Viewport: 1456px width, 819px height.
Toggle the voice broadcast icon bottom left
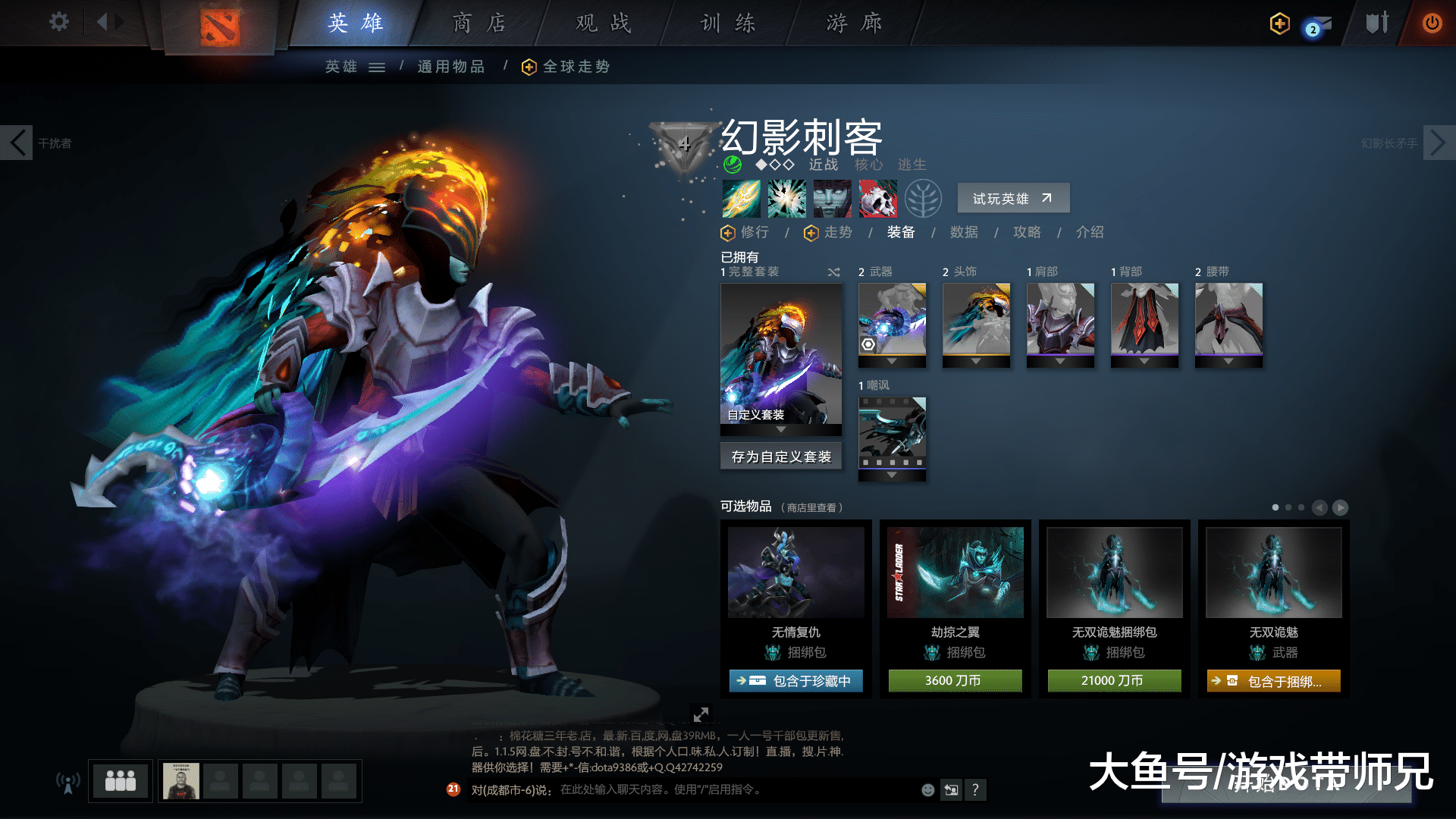pyautogui.click(x=68, y=781)
